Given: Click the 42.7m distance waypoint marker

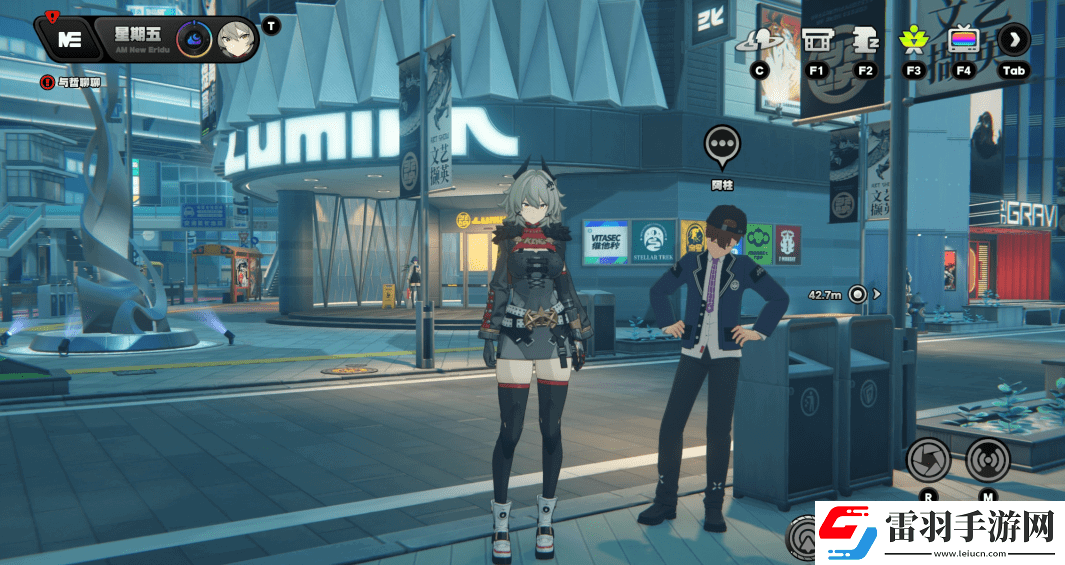Looking at the screenshot, I should click(857, 294).
